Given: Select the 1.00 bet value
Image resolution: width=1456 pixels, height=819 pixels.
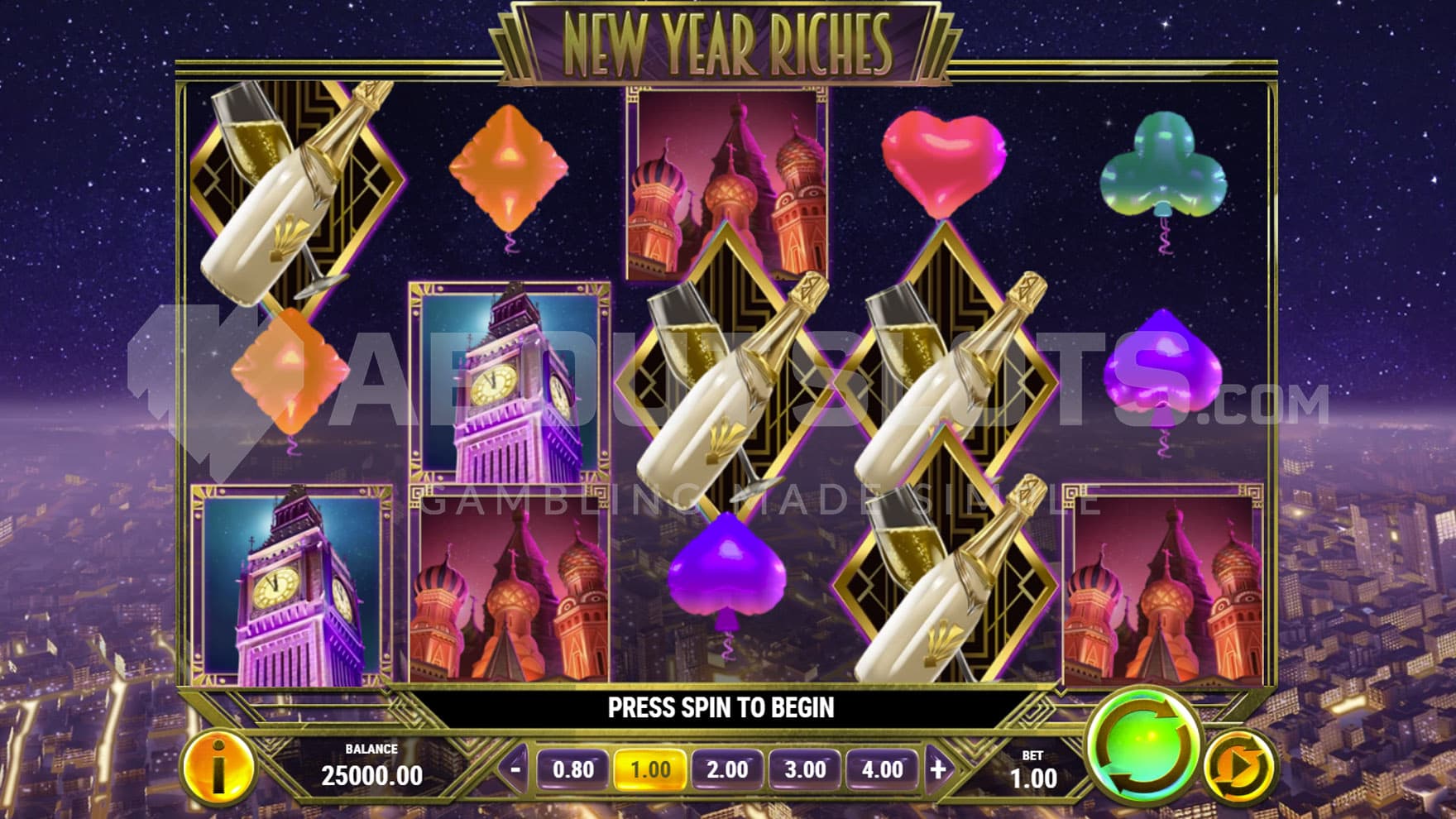Looking at the screenshot, I should (650, 770).
